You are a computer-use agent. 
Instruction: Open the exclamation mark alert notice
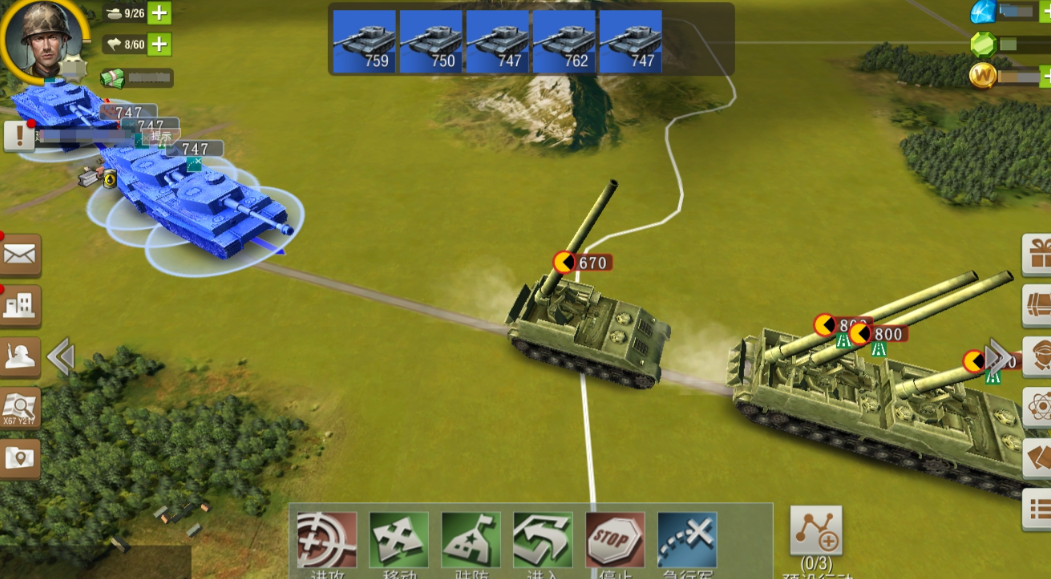coord(18,135)
